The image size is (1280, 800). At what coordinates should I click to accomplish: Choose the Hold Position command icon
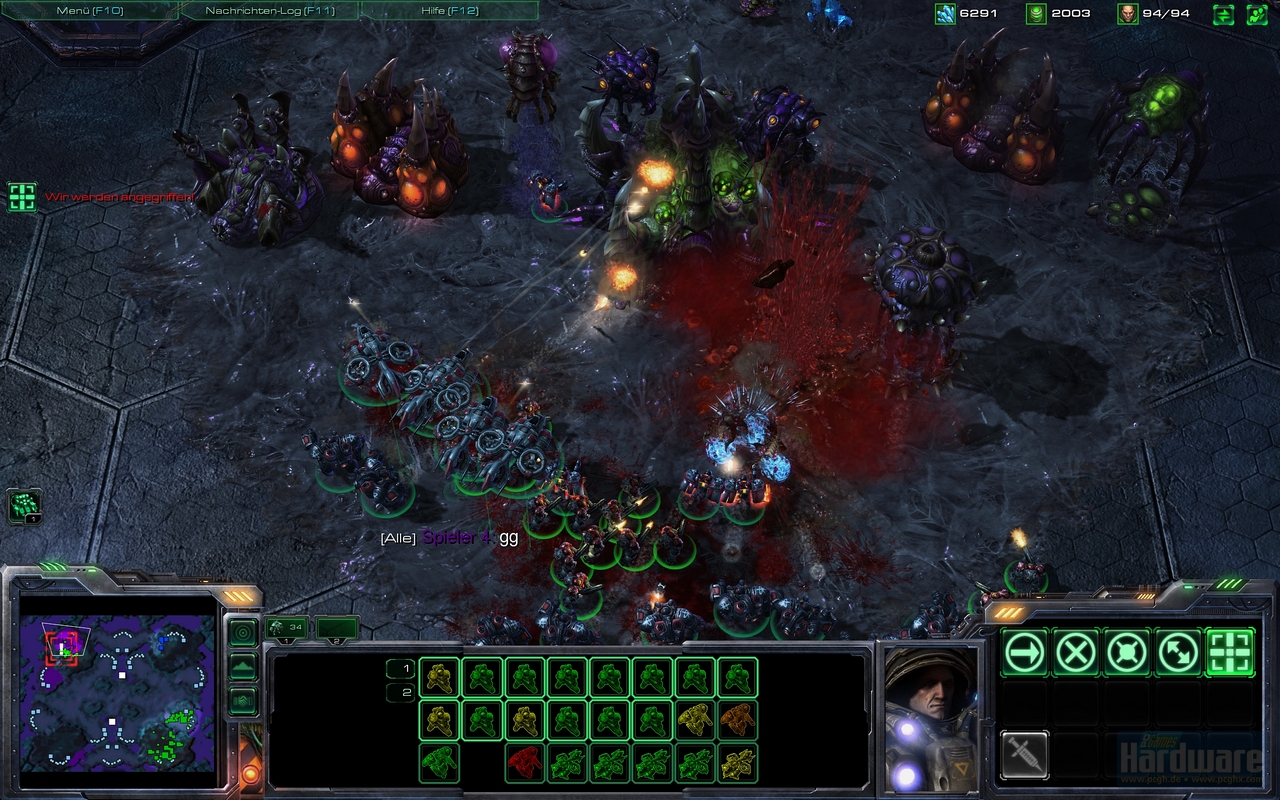(1127, 653)
